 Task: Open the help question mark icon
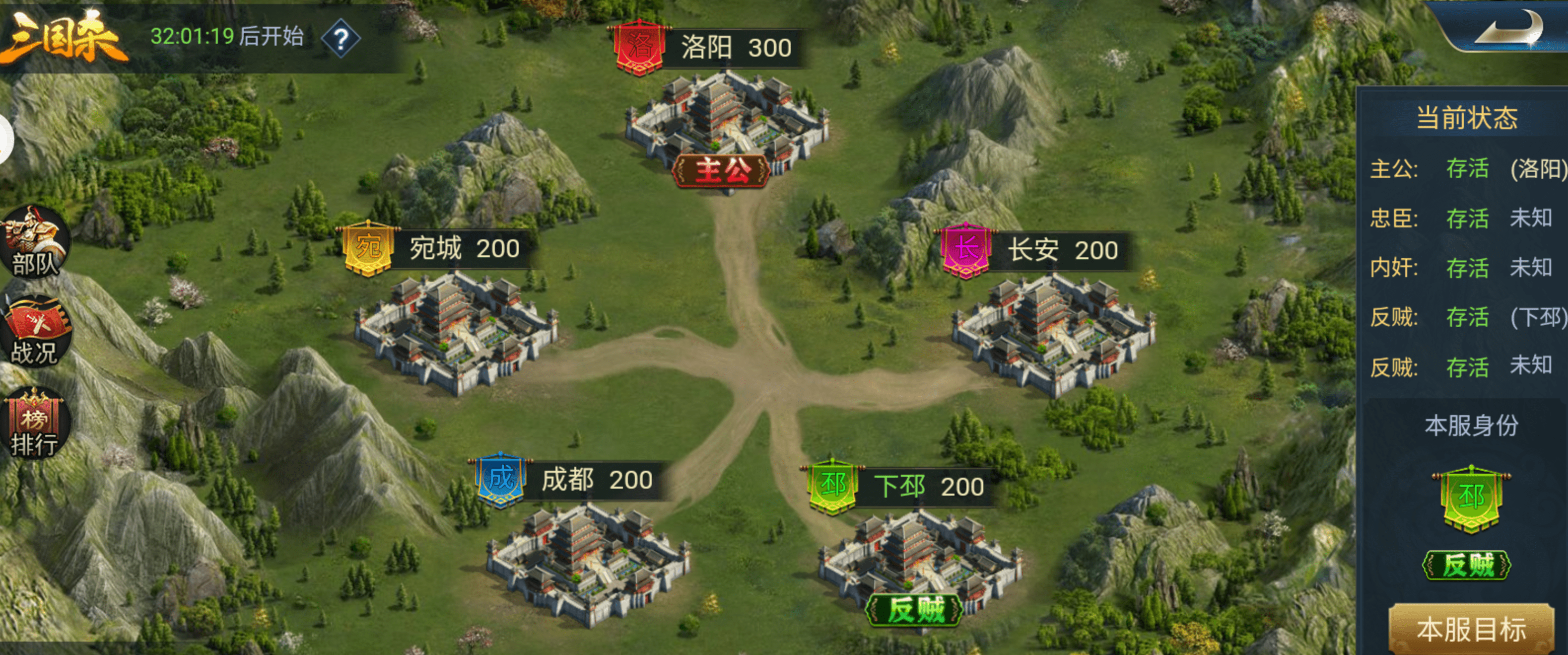click(341, 39)
